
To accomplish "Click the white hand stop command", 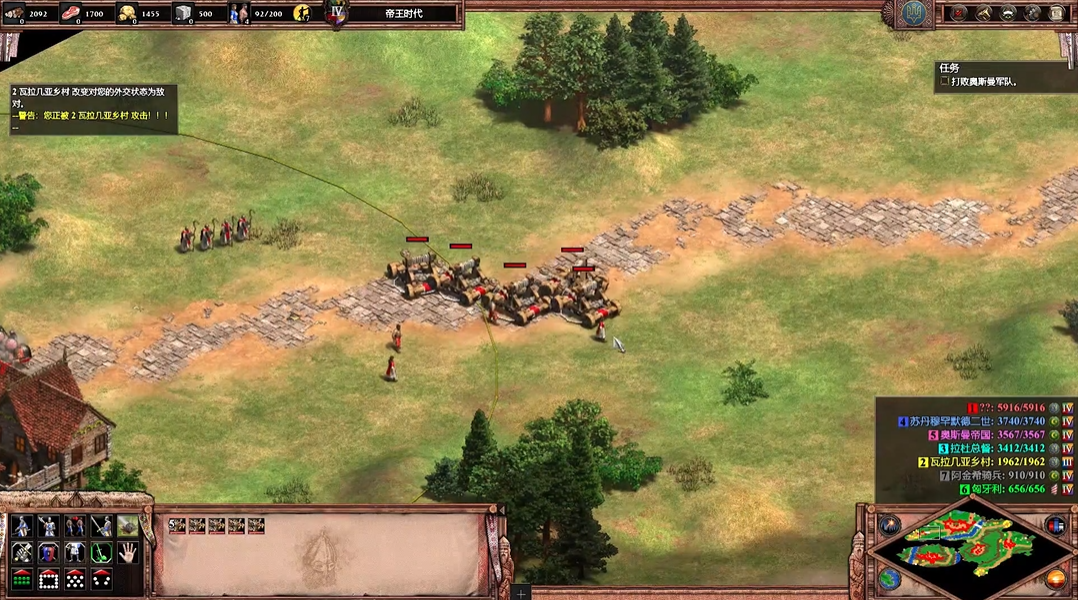I will pos(127,552).
